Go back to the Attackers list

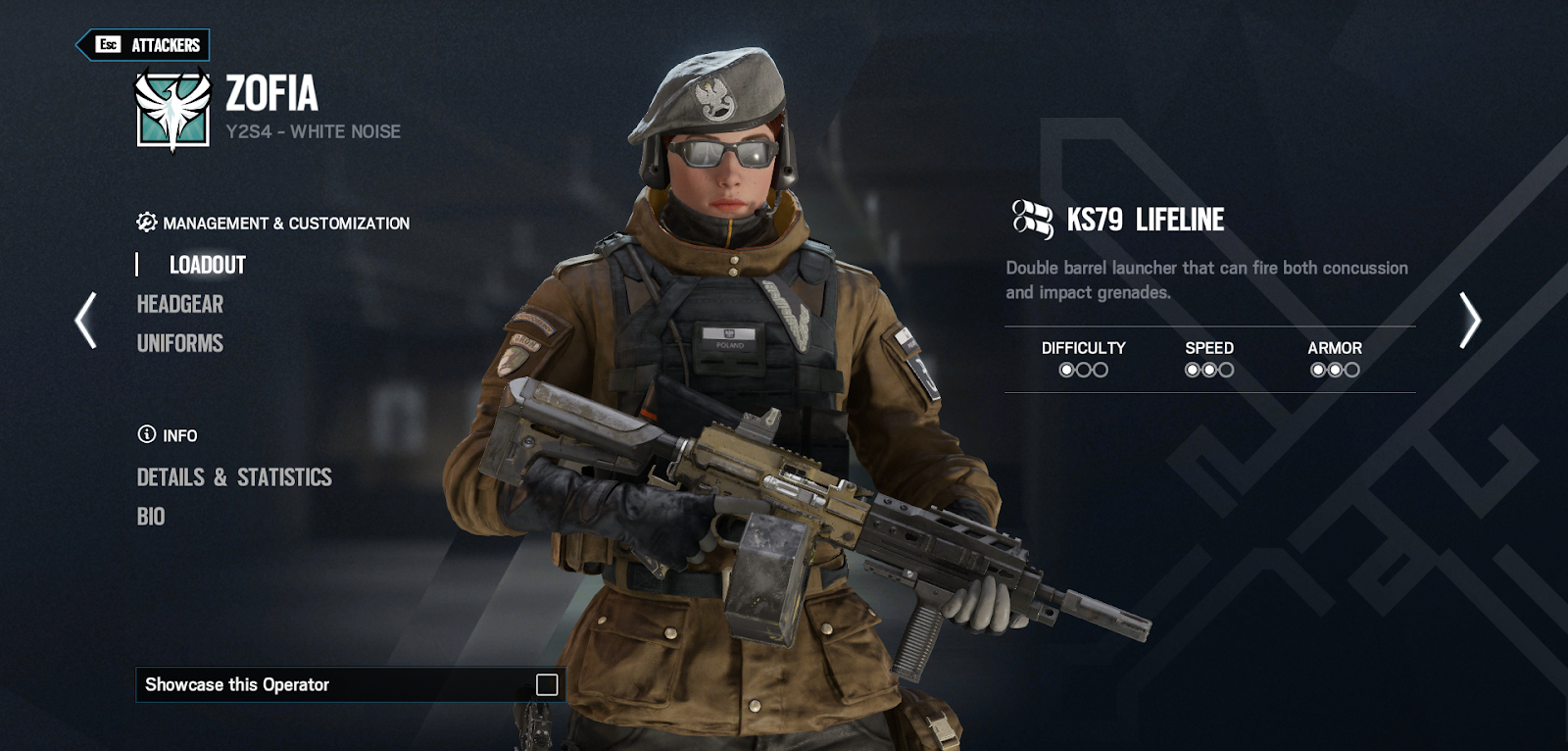(144, 45)
